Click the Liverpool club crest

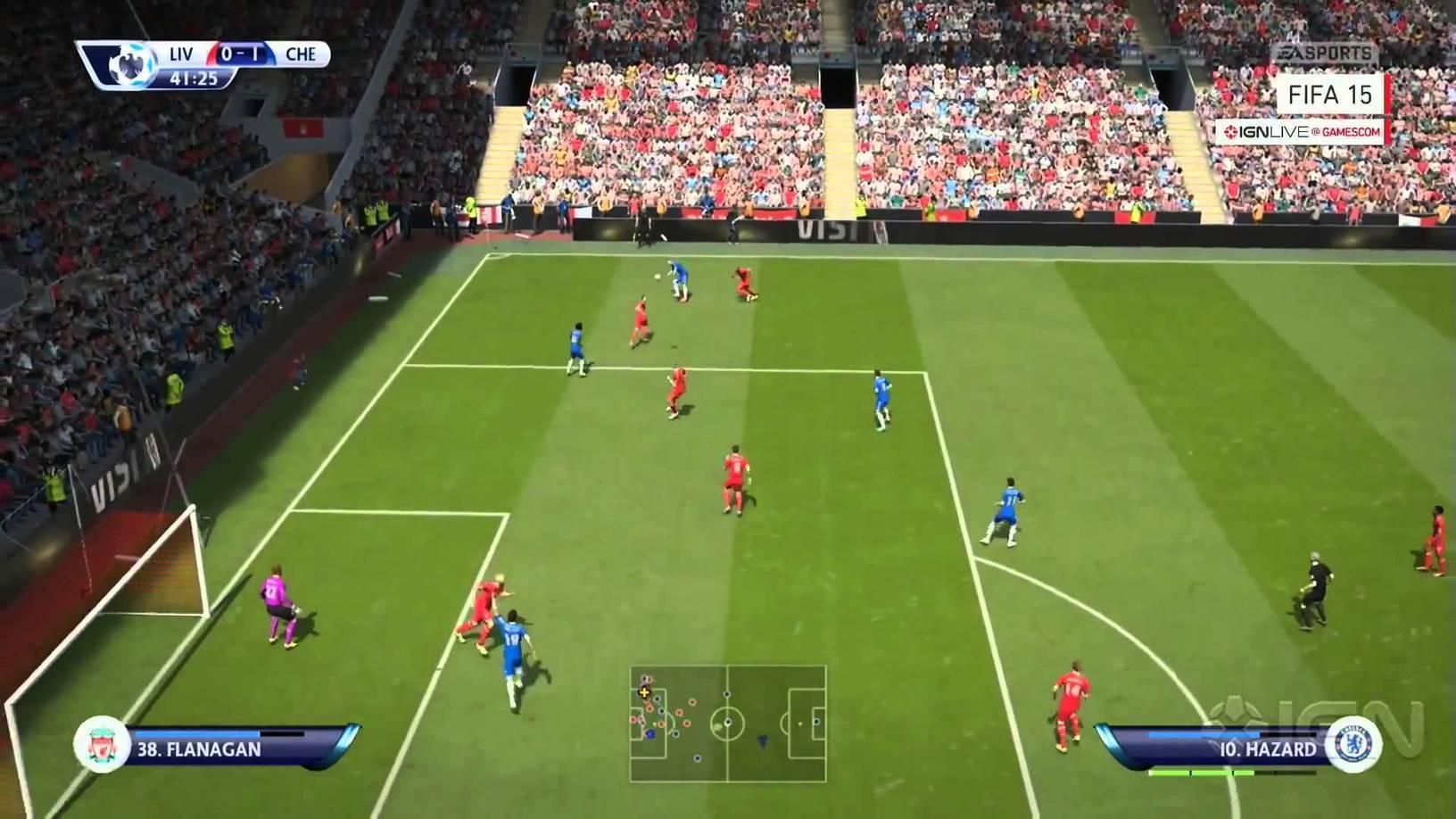click(101, 745)
